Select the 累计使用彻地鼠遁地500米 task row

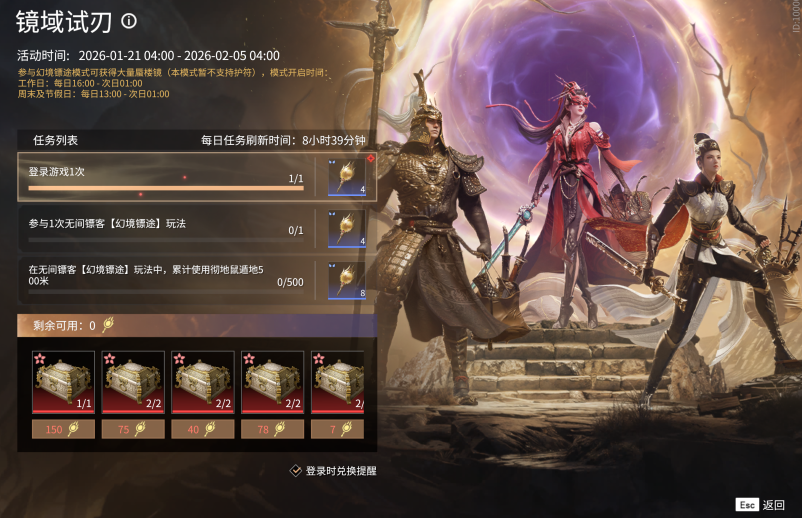[x=166, y=279]
